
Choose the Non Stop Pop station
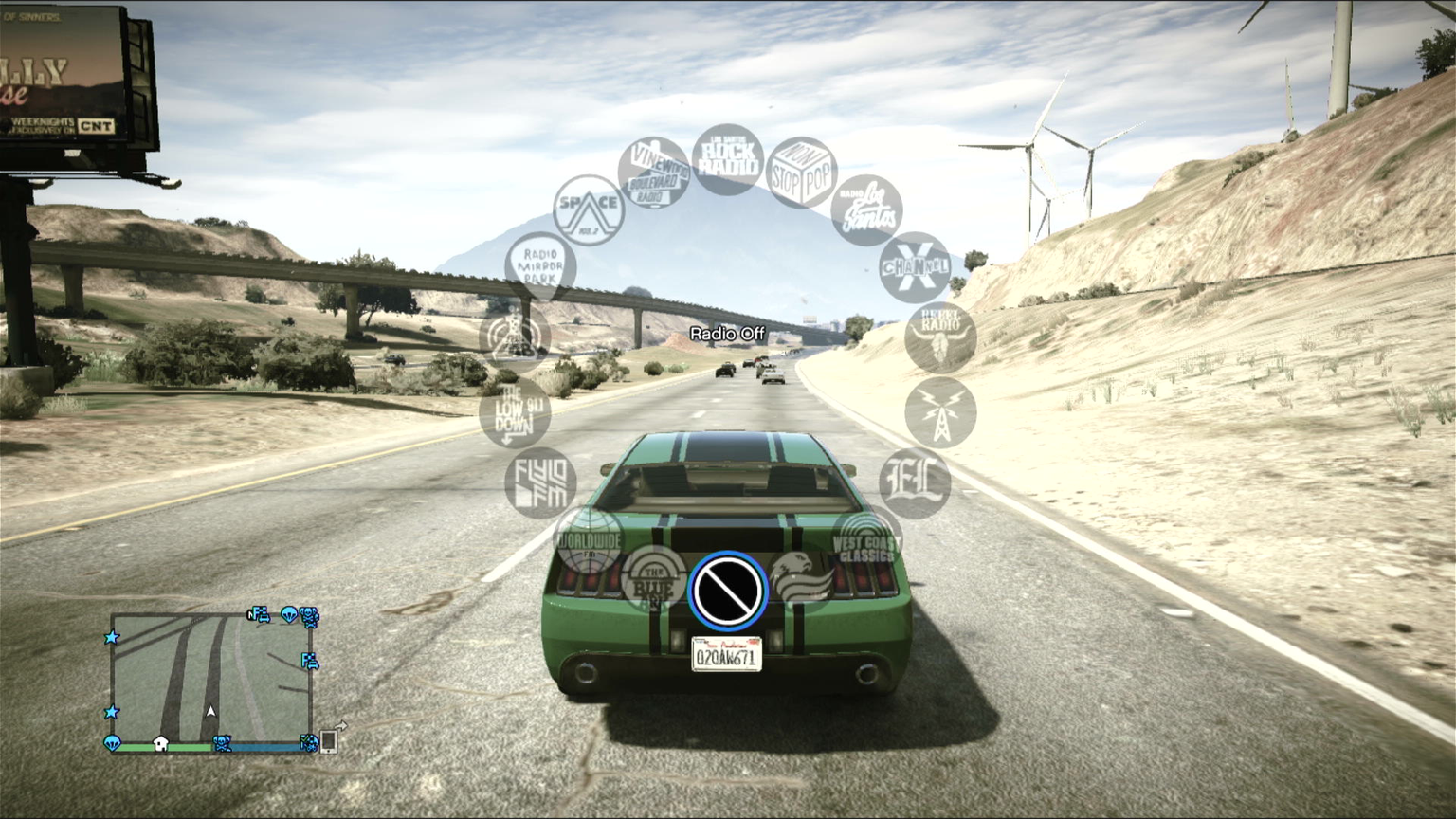800,173
